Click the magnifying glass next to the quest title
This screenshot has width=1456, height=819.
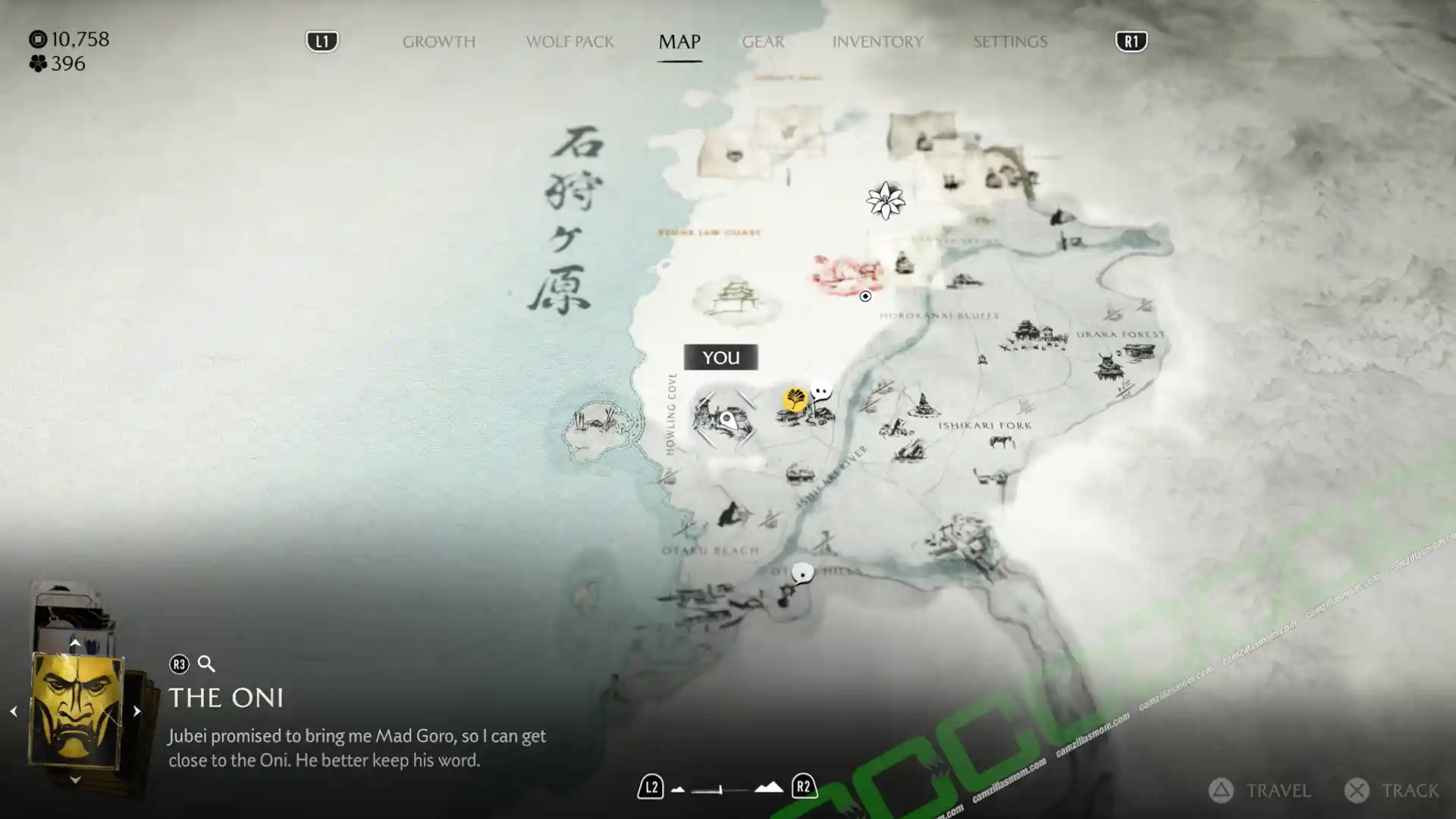[x=206, y=664]
